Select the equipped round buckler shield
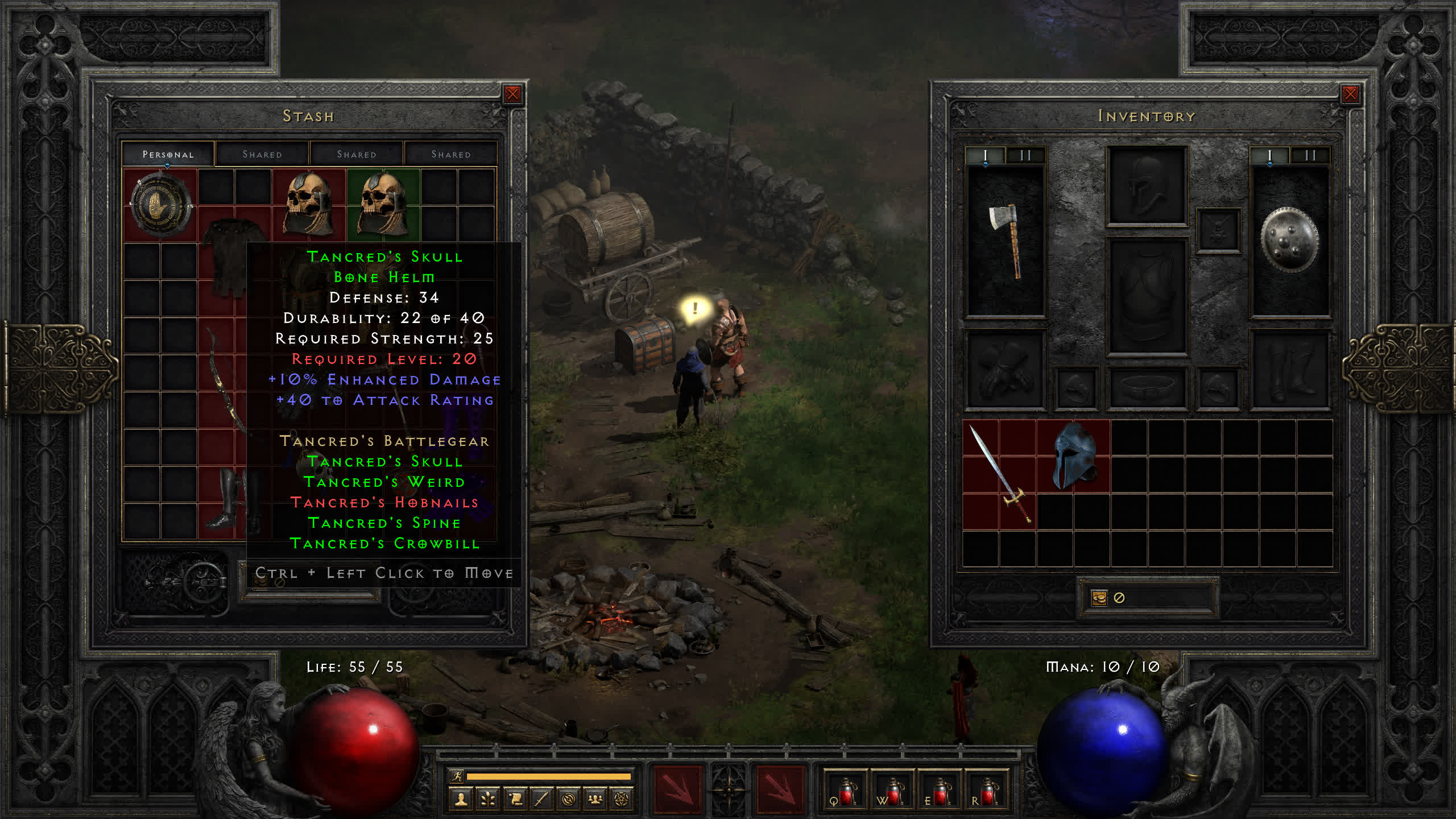 click(x=1289, y=240)
